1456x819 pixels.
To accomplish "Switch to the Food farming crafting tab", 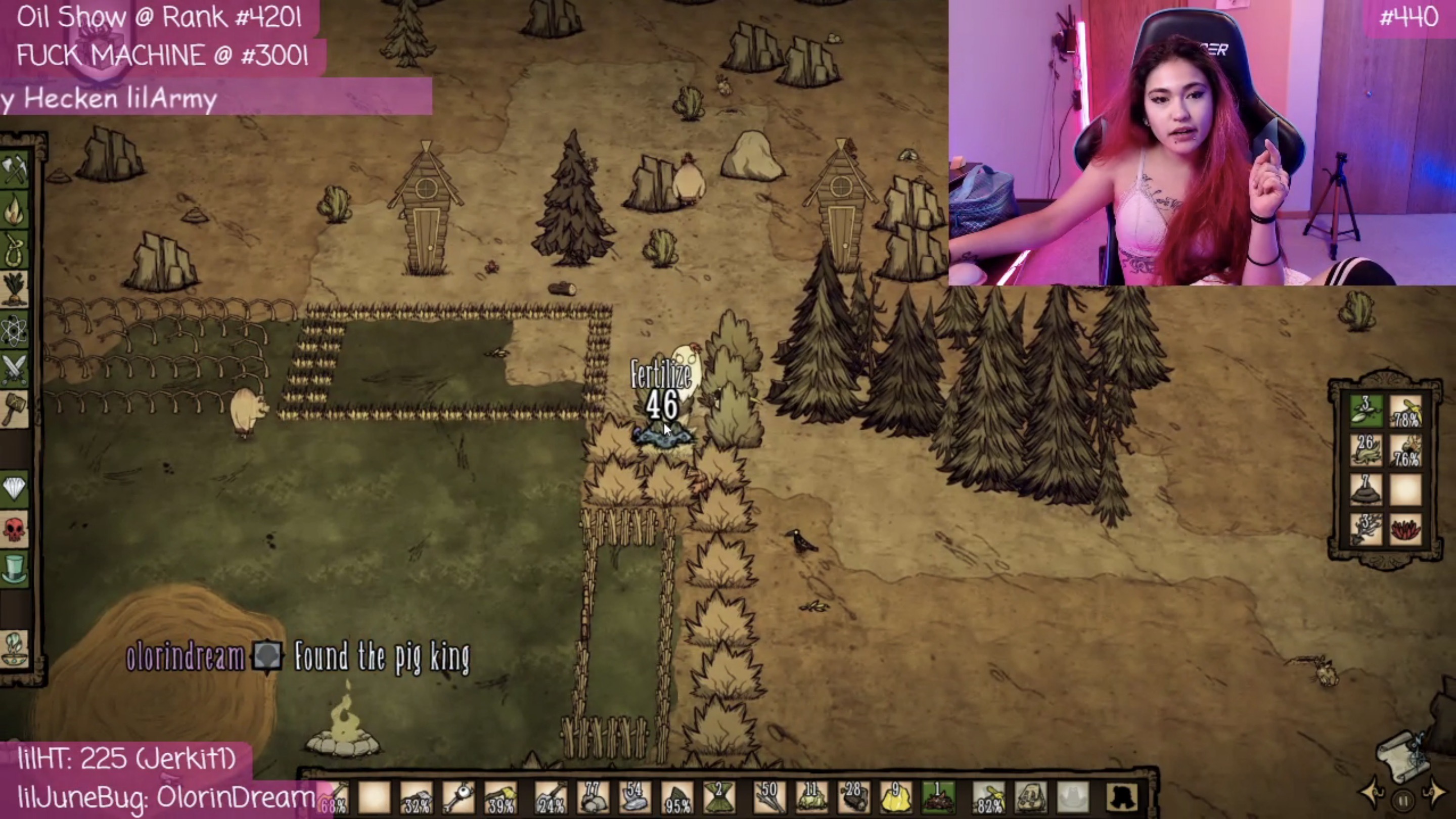I will [x=15, y=289].
